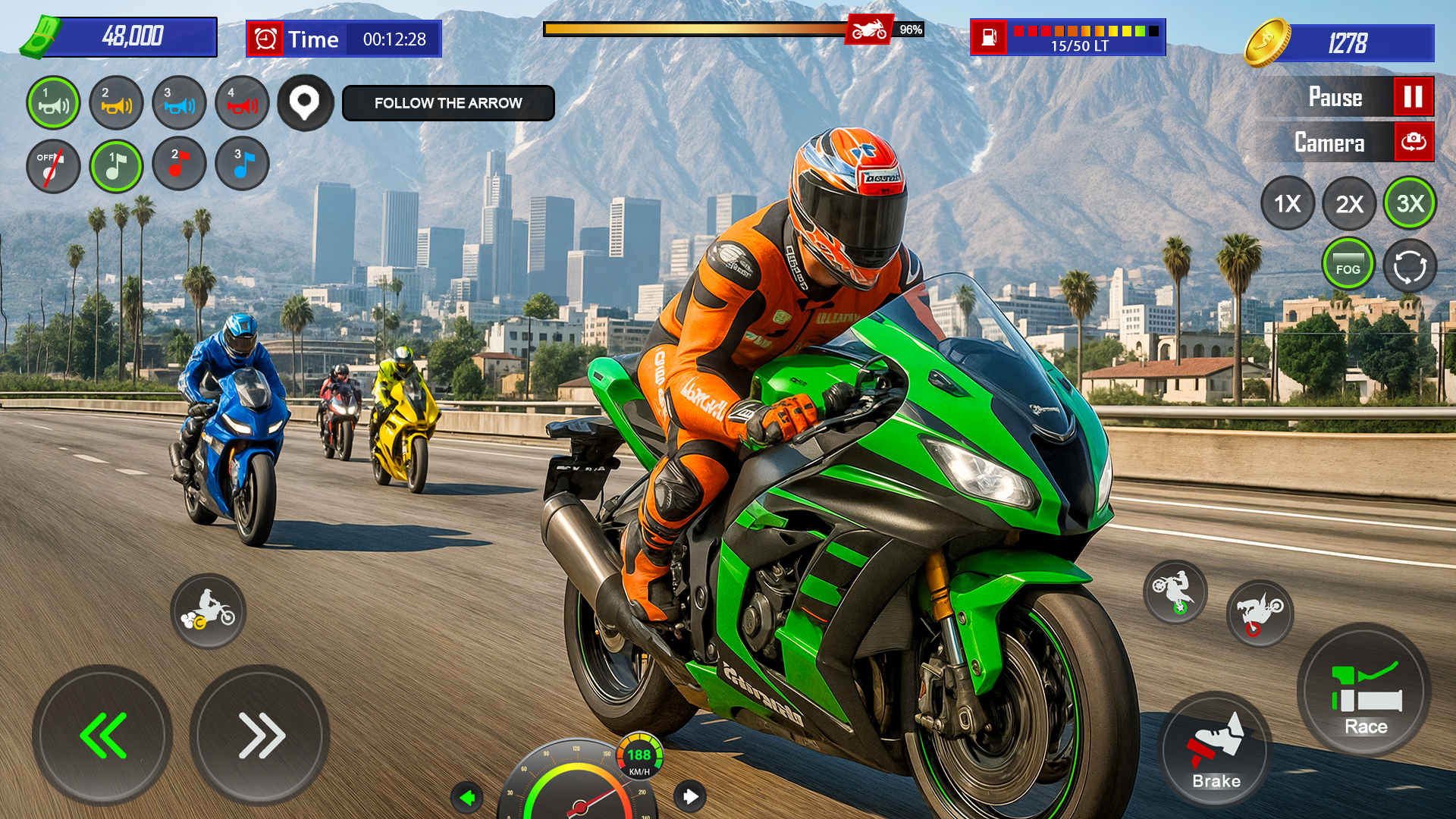Image resolution: width=1456 pixels, height=819 pixels.
Task: Open the map location pin
Action: 305,103
